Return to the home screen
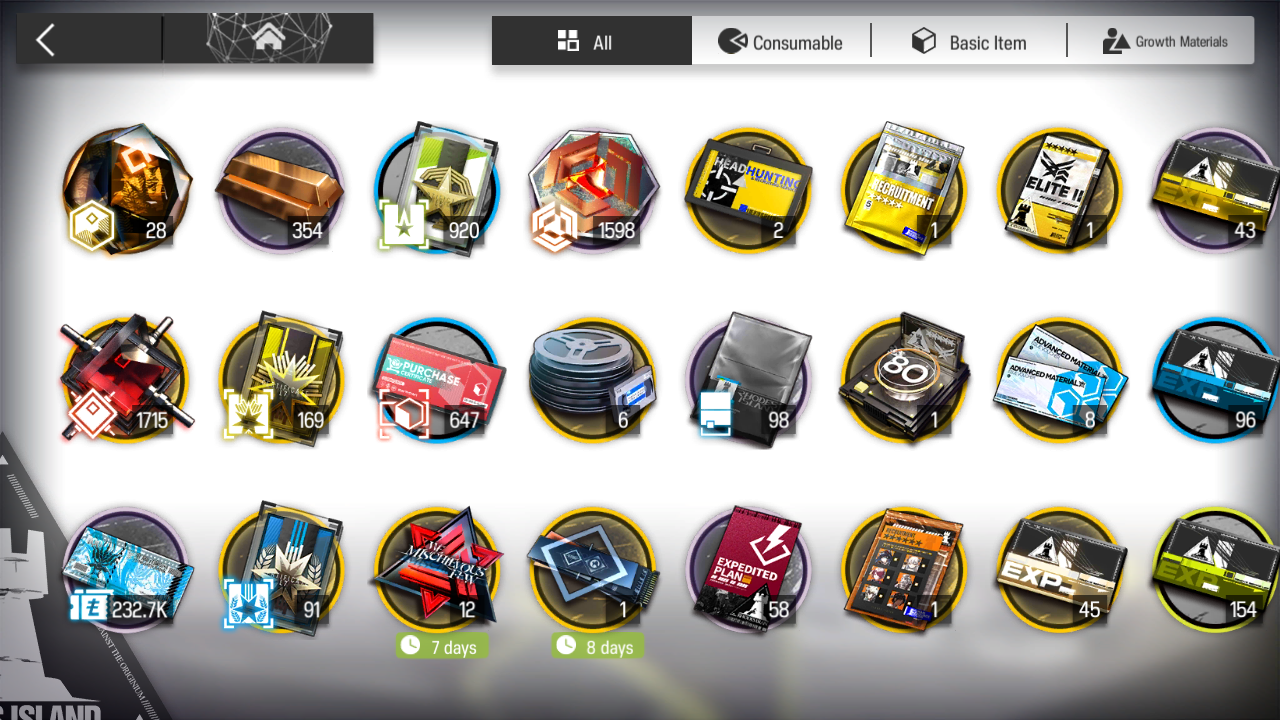Image resolution: width=1280 pixels, height=720 pixels. tap(268, 40)
